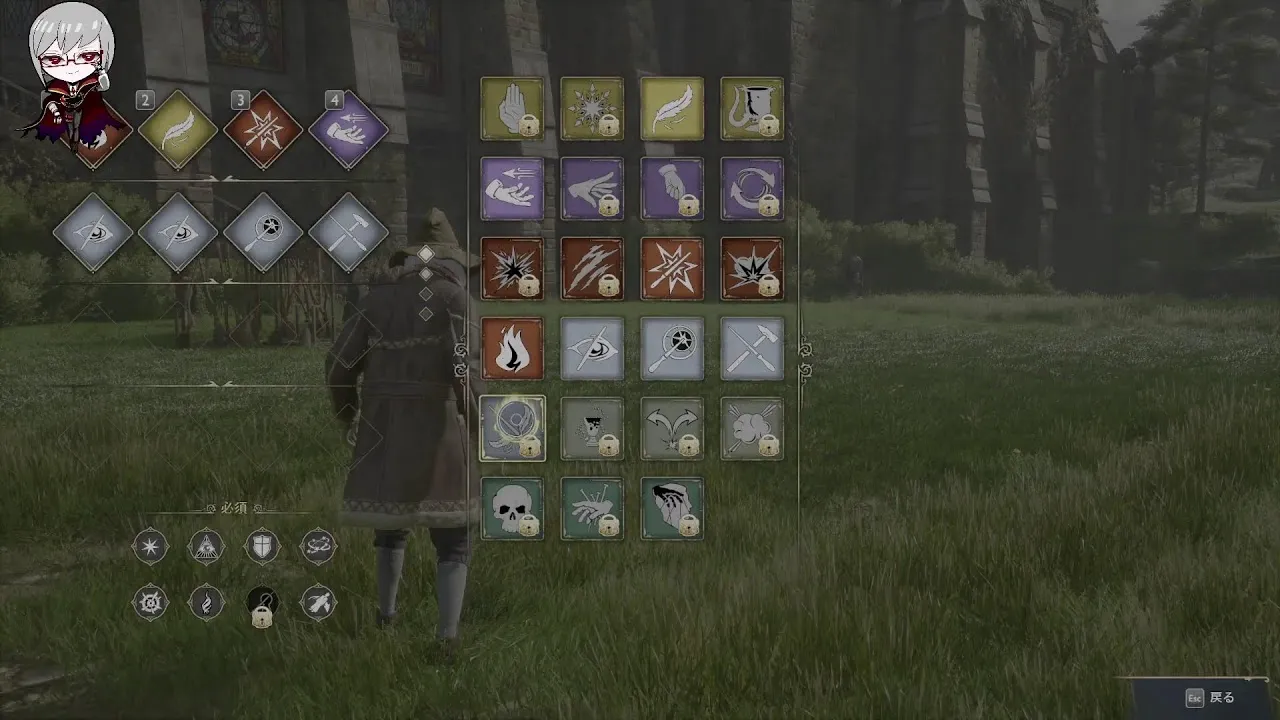Viewport: 1280px width, 720px height.
Task: Choose the locked Diffindo slash-marks tile
Action: [x=592, y=269]
